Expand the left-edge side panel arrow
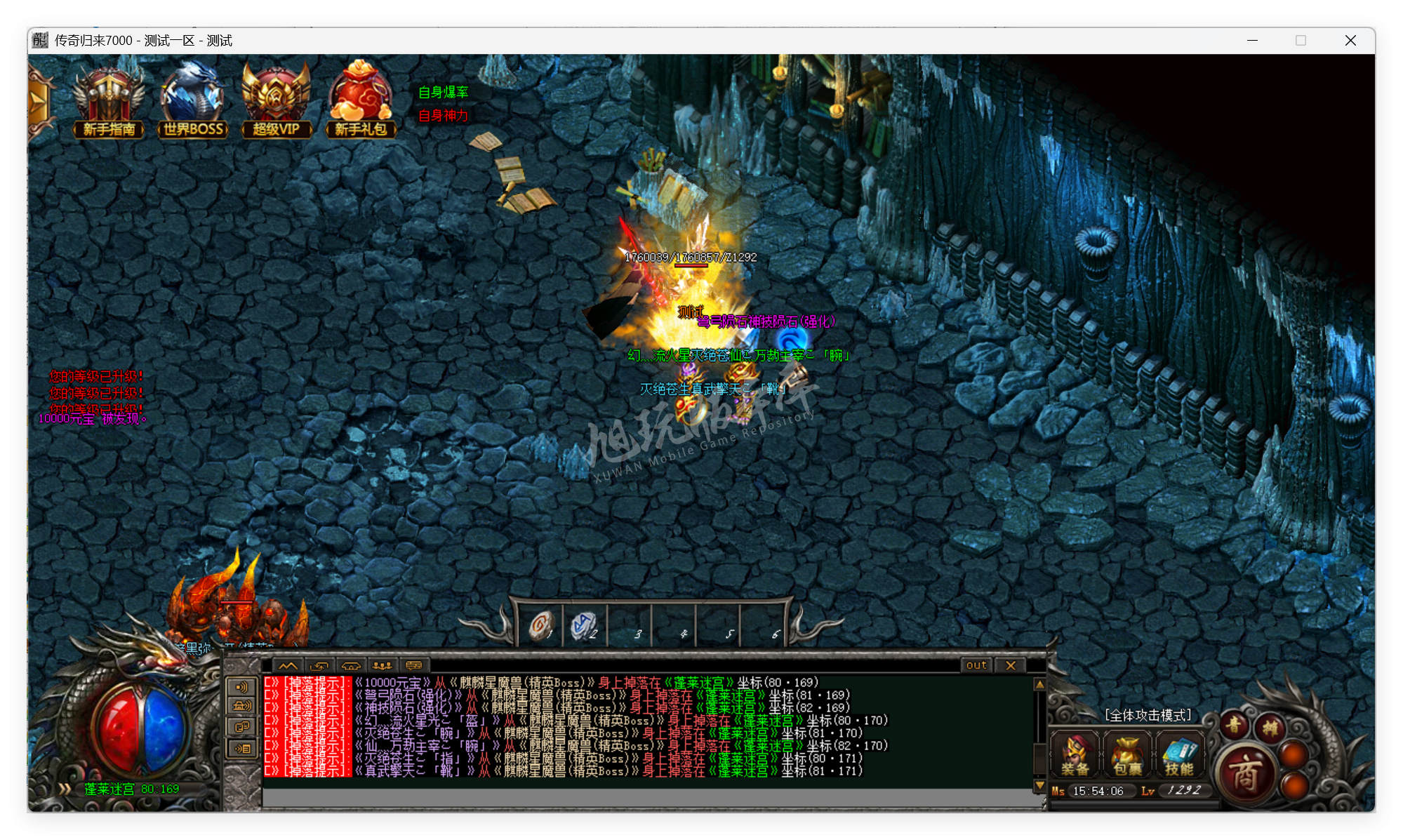The image size is (1403, 840). (x=37, y=102)
